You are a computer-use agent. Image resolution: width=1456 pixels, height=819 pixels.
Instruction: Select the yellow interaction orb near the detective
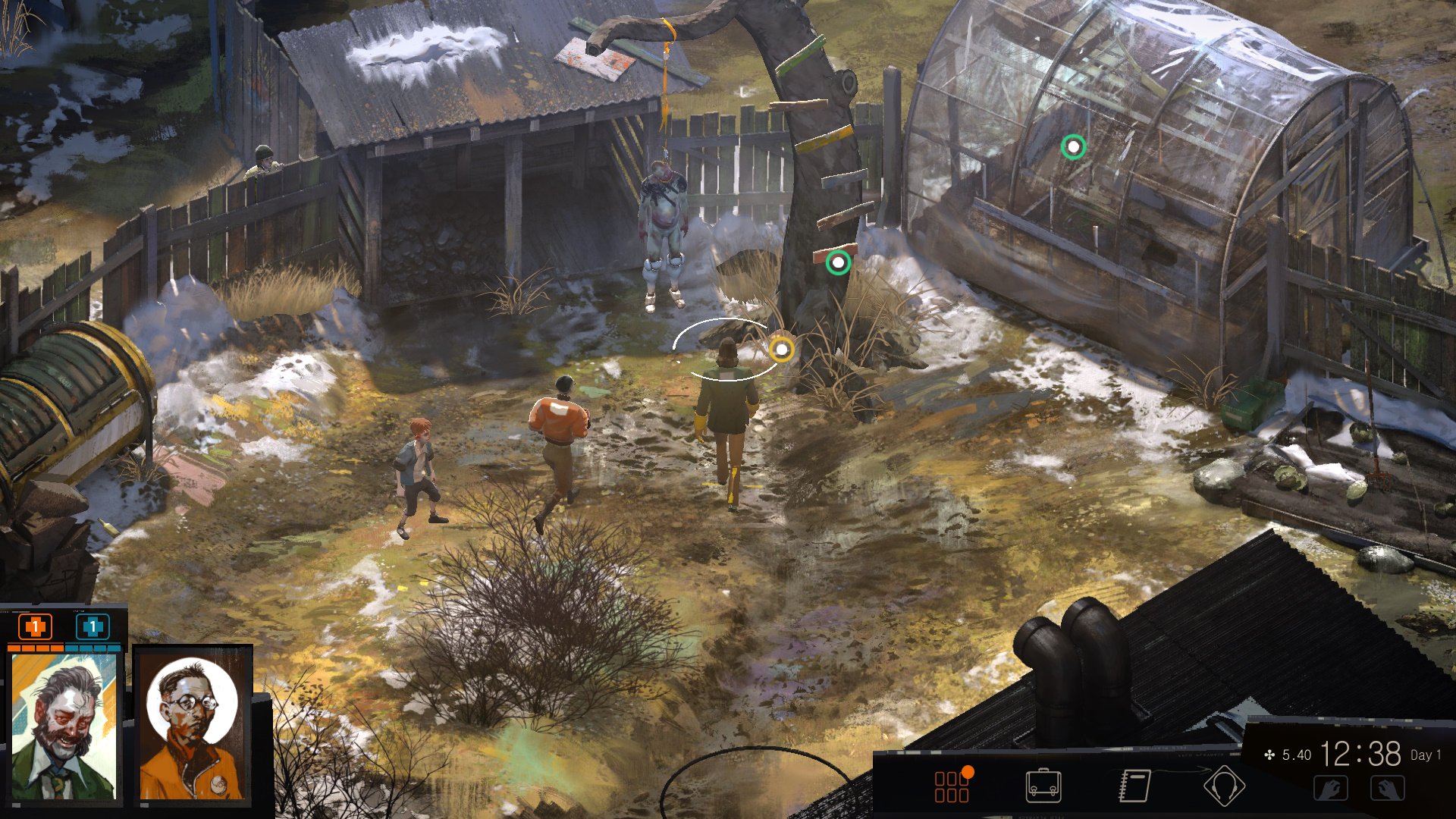tap(781, 350)
